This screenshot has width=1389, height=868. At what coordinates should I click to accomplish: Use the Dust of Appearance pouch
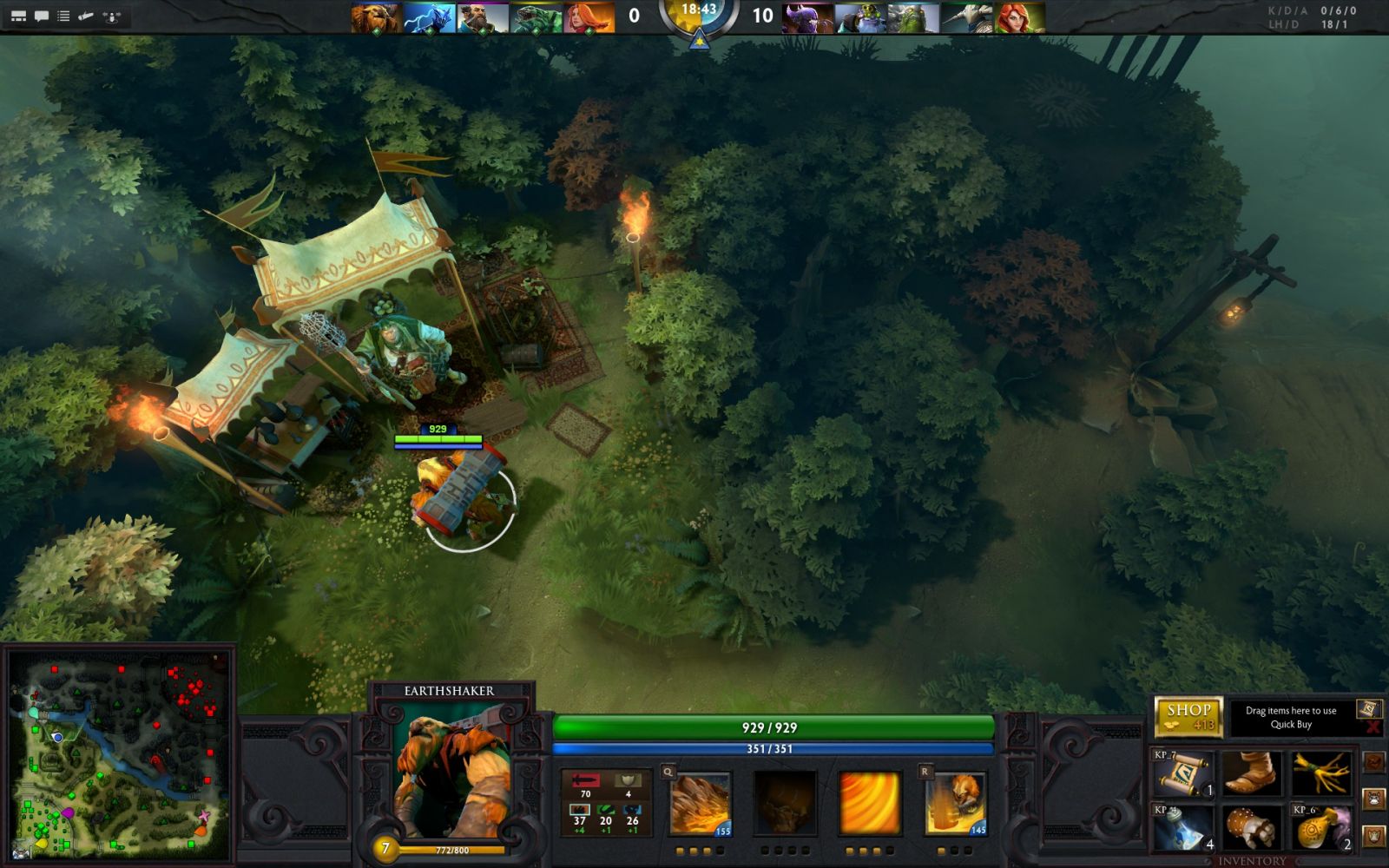pyautogui.click(x=1320, y=827)
